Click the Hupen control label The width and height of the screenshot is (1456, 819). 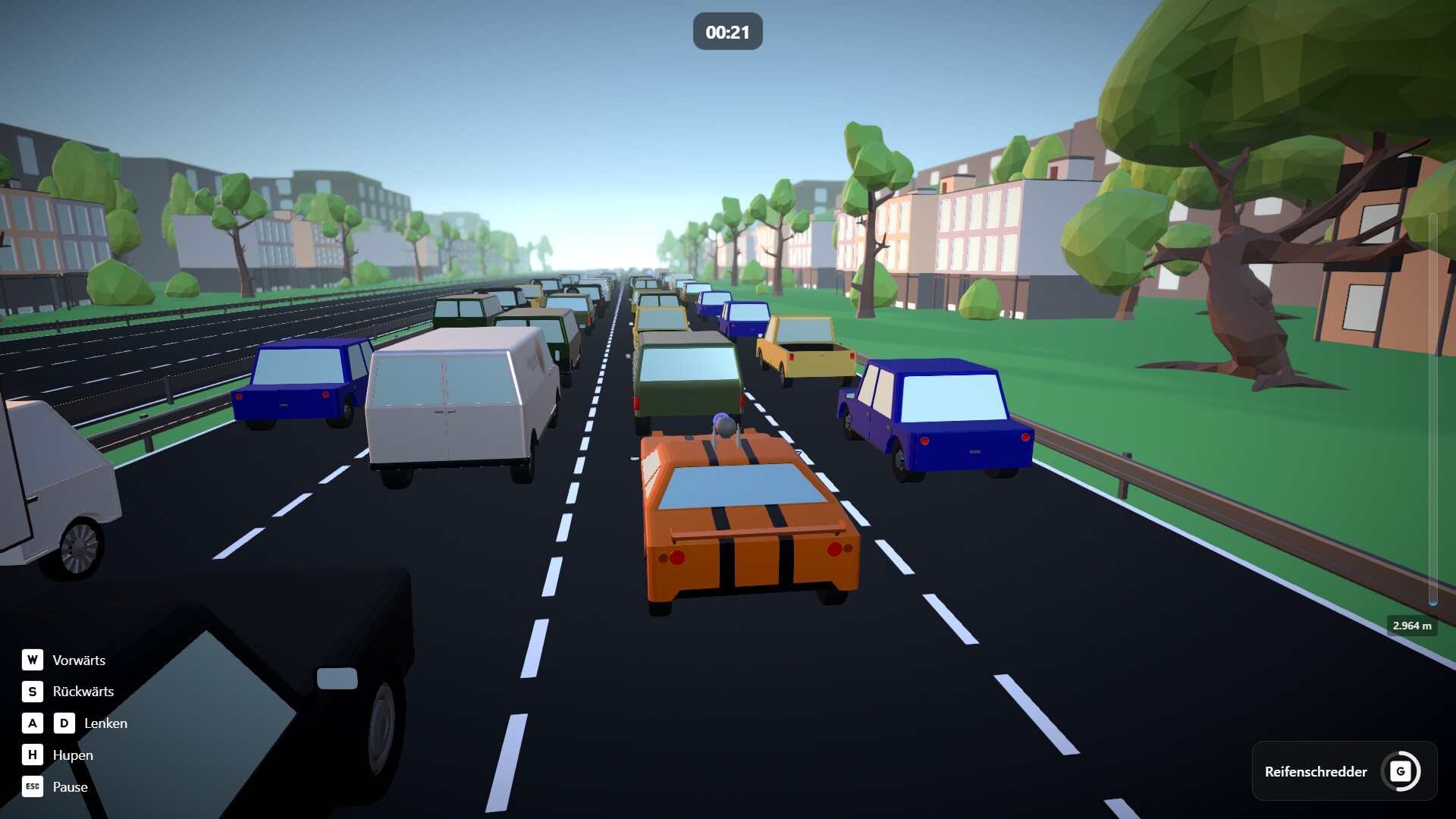(73, 755)
